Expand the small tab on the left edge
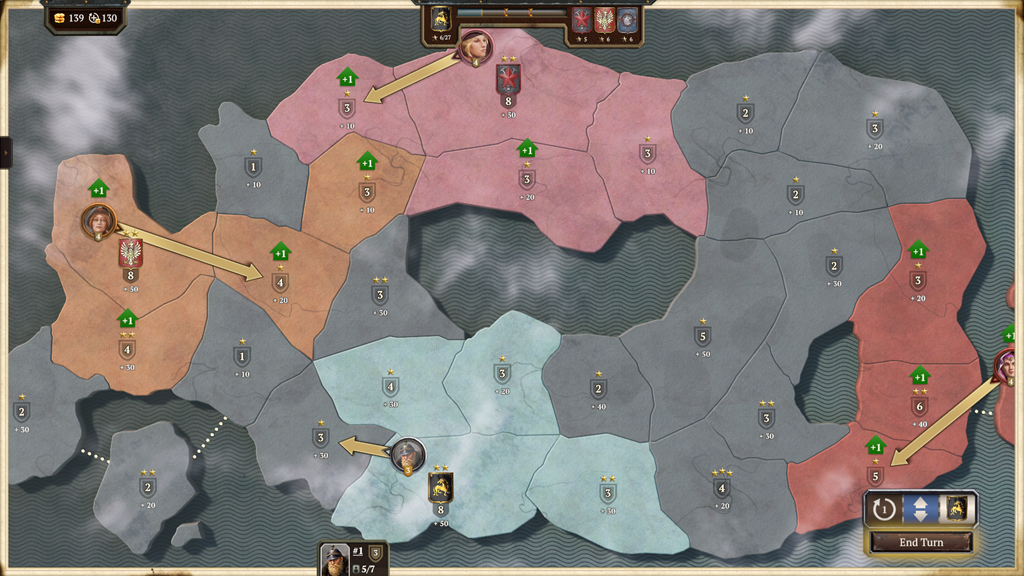 pos(5,152)
